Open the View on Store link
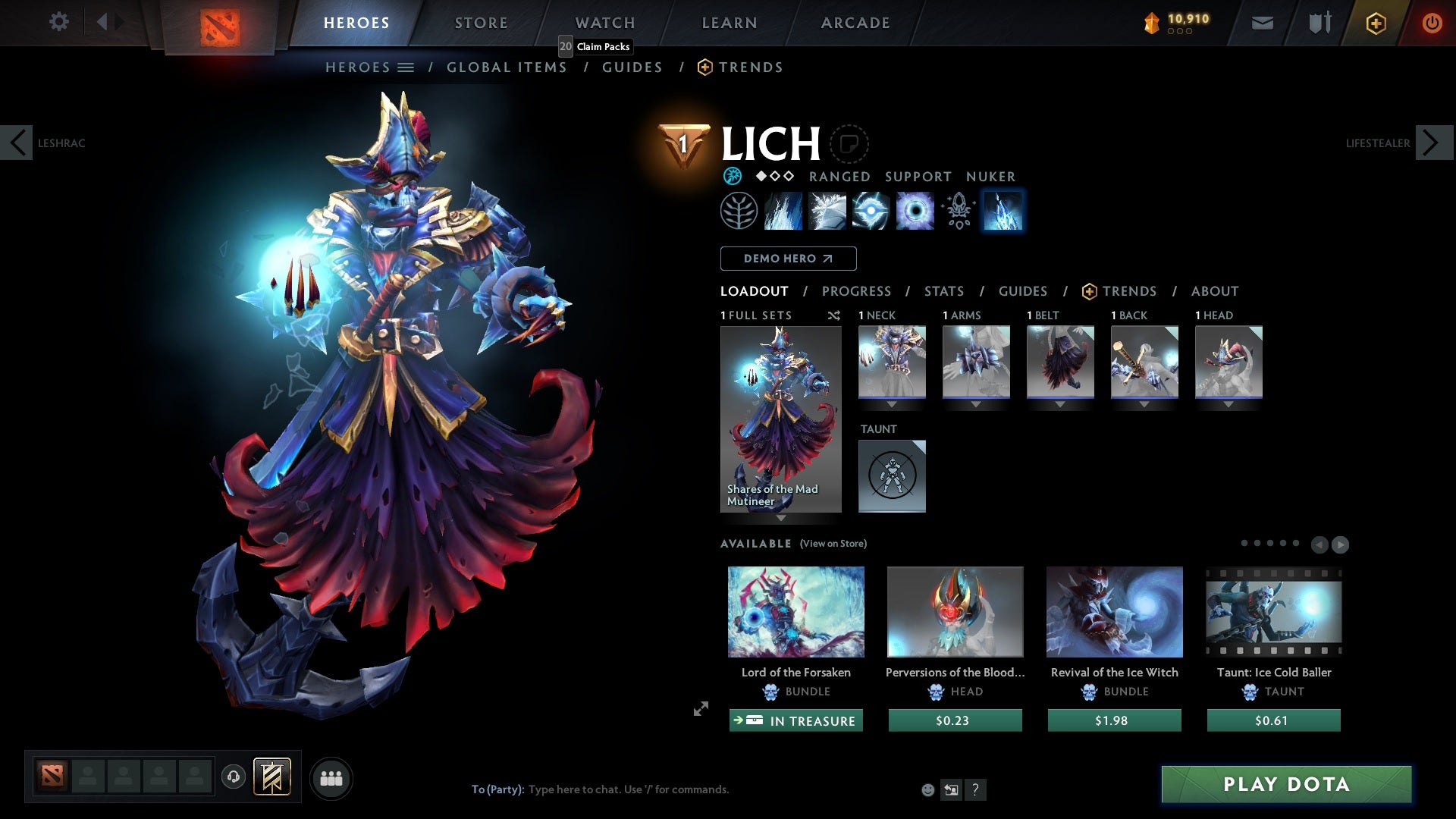 tap(833, 544)
